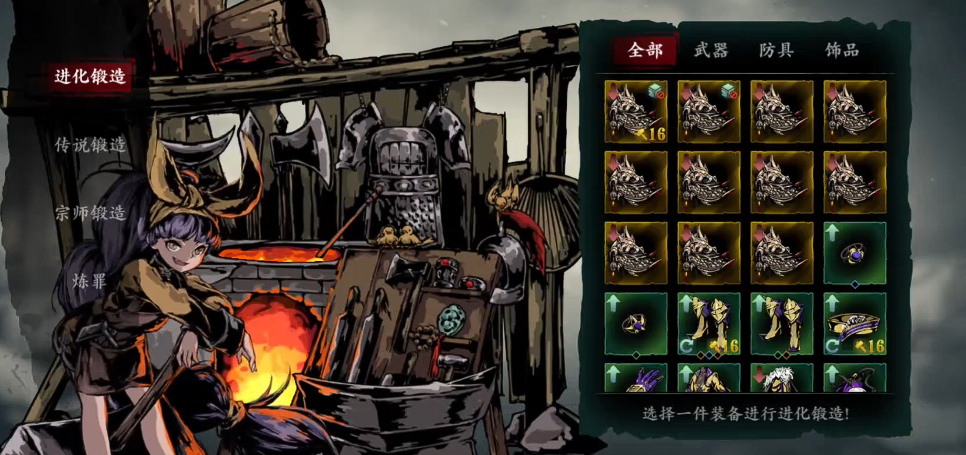Switch to the 防具 armor tab
The image size is (966, 455).
(776, 50)
